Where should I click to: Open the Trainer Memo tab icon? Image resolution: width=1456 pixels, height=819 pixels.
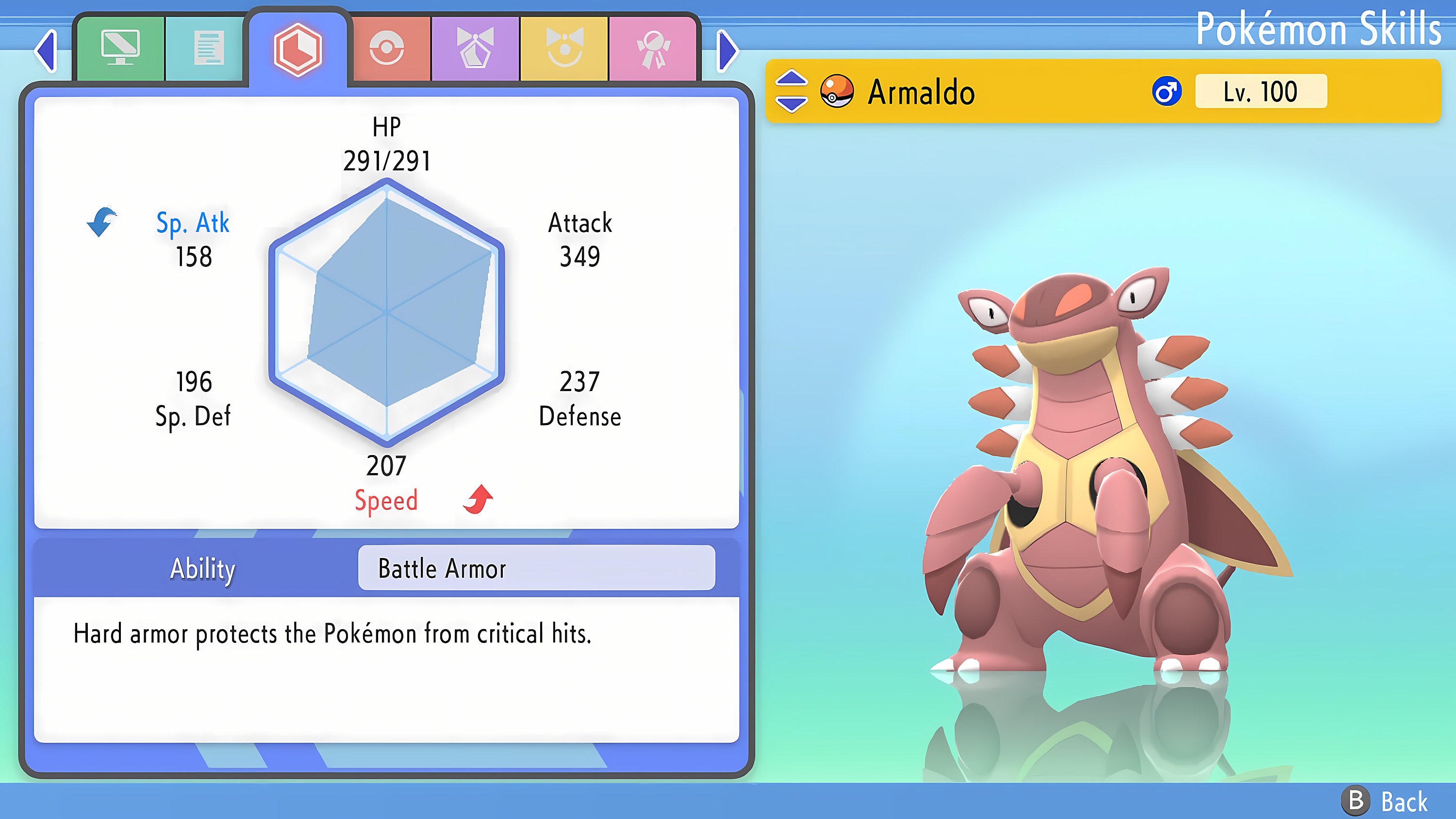209,48
